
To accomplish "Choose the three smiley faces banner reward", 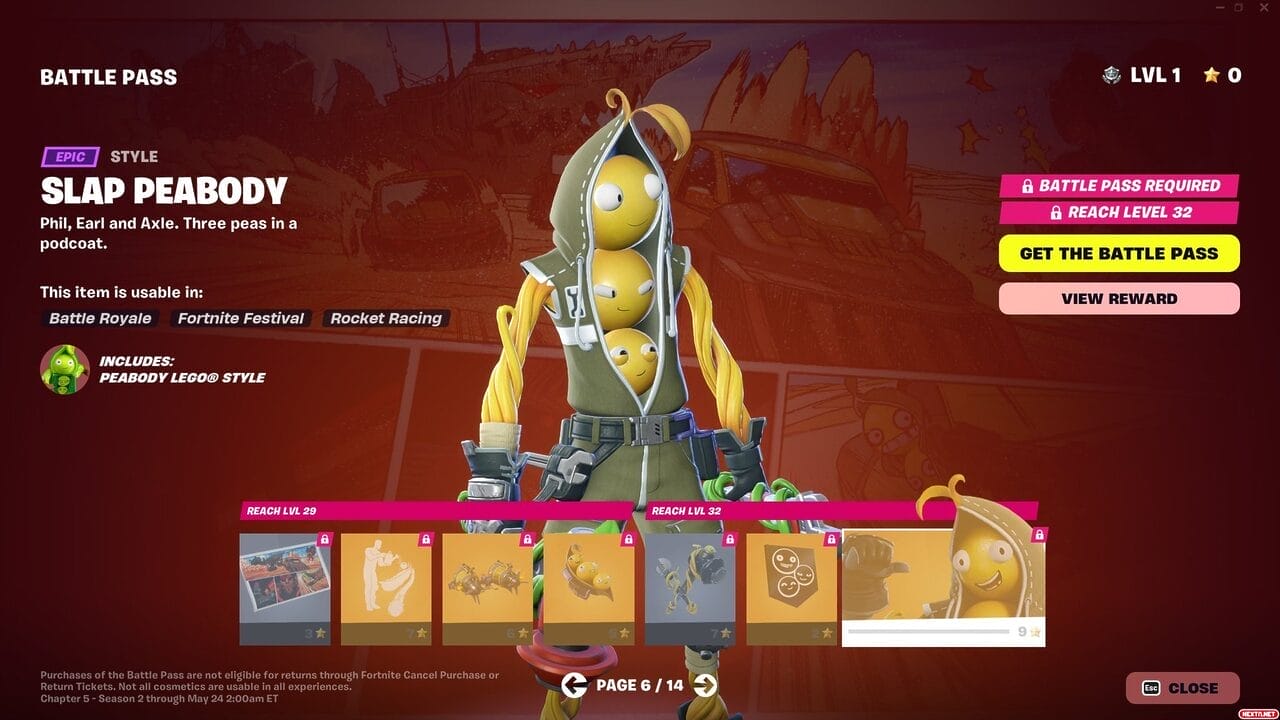I will [791, 588].
